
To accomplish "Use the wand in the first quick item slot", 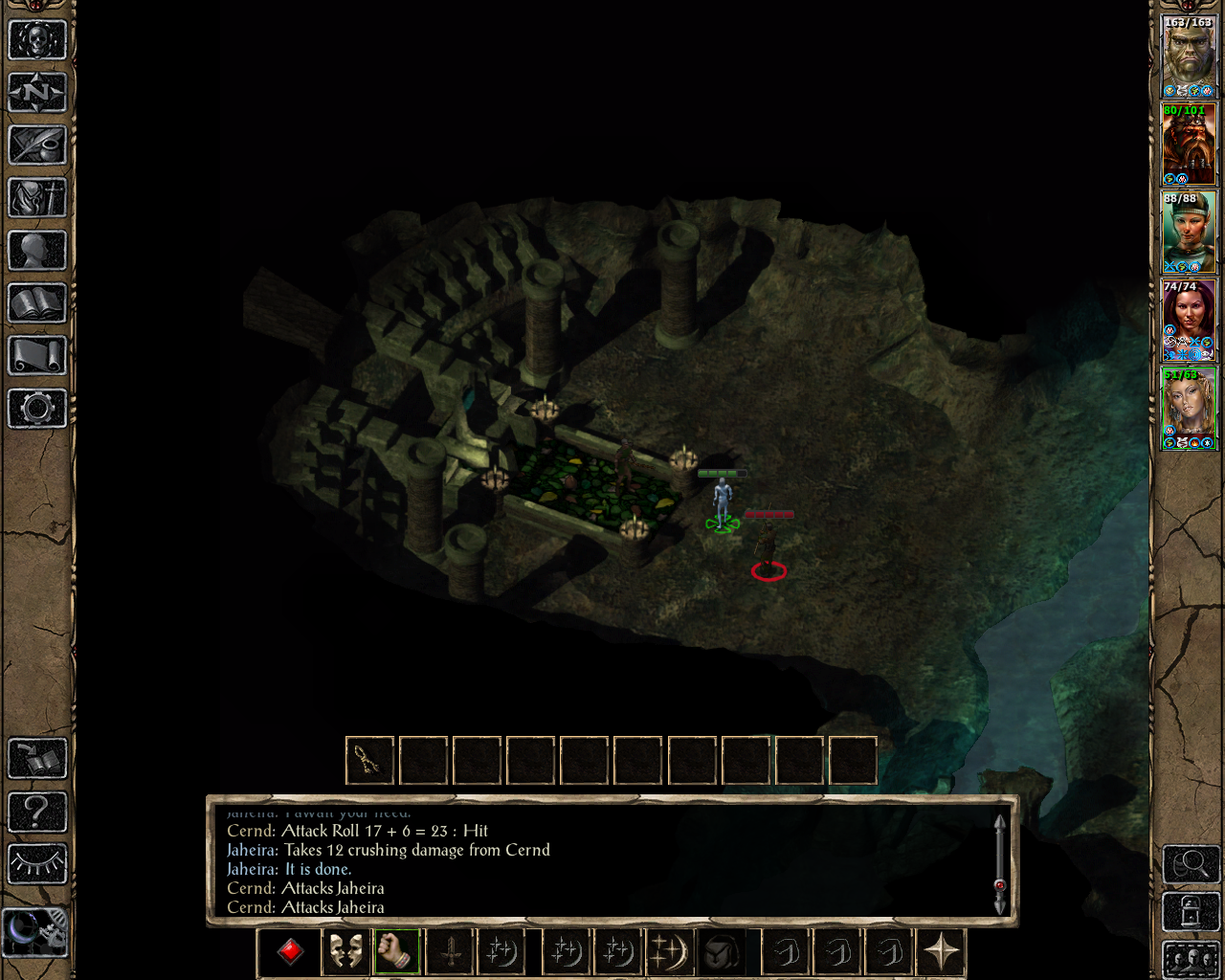I will coord(369,761).
